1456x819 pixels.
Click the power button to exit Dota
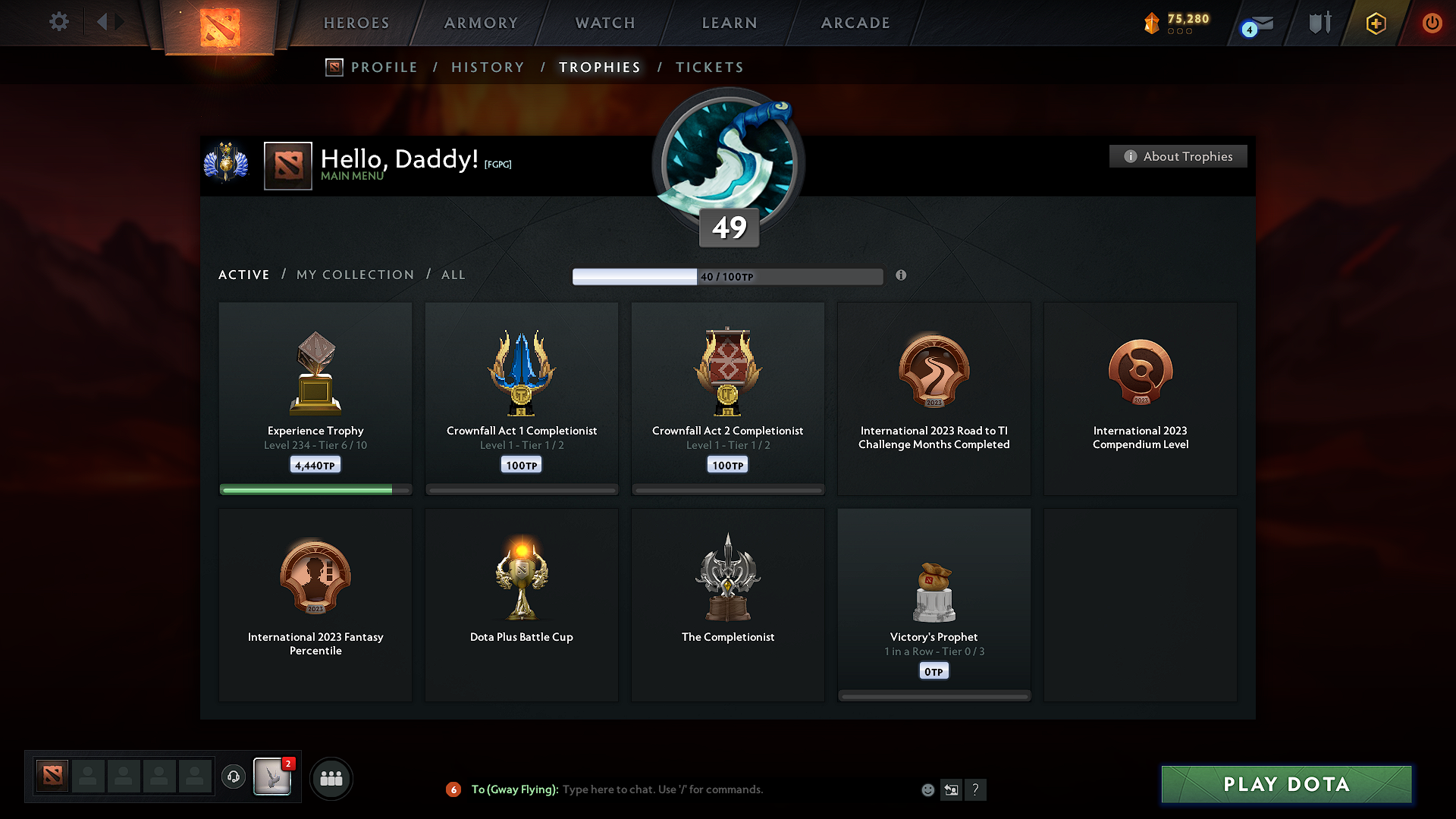(1432, 23)
